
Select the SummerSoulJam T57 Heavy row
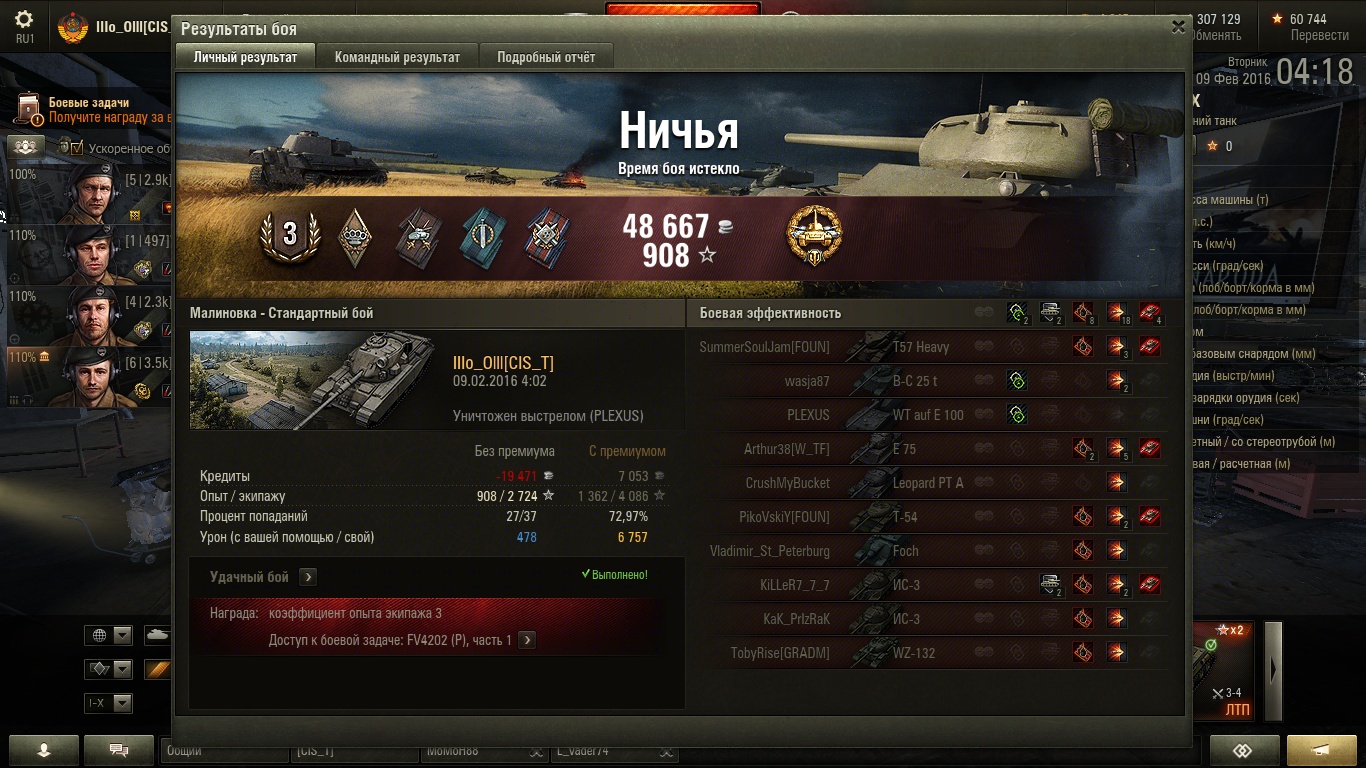pos(930,347)
